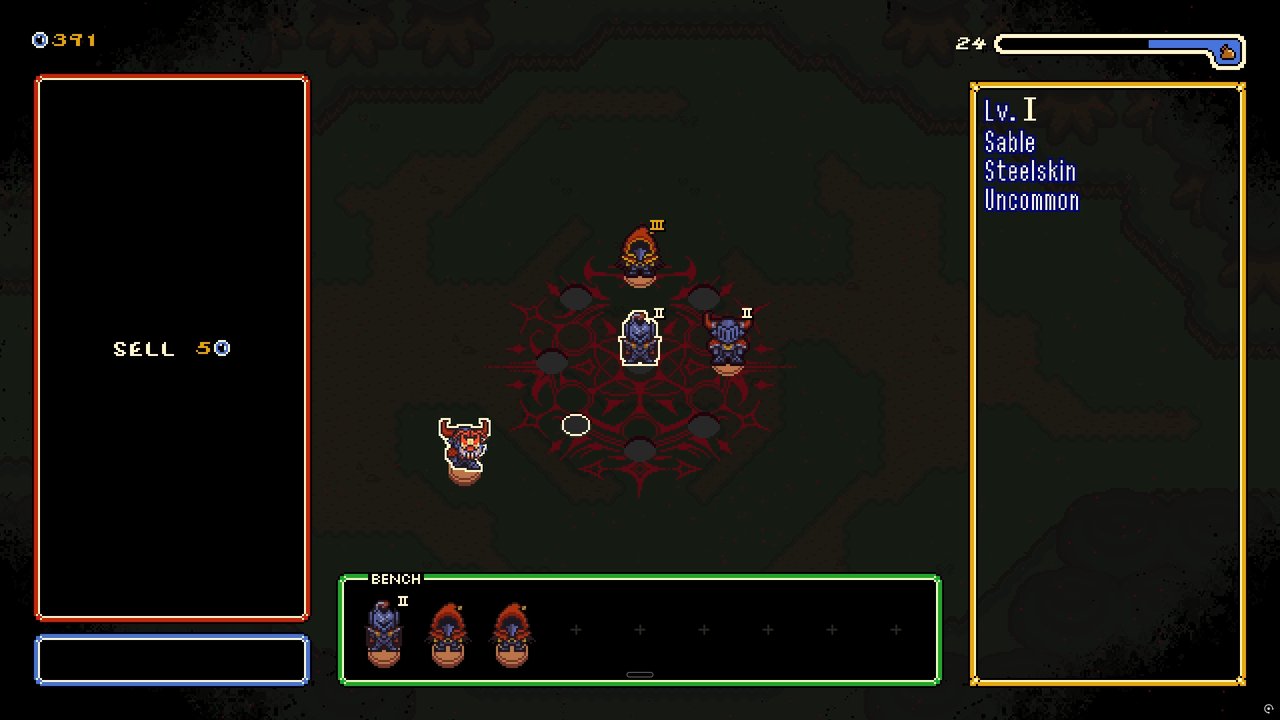The height and width of the screenshot is (720, 1280).
Task: Click the Sable trait label
Action: coord(1009,142)
